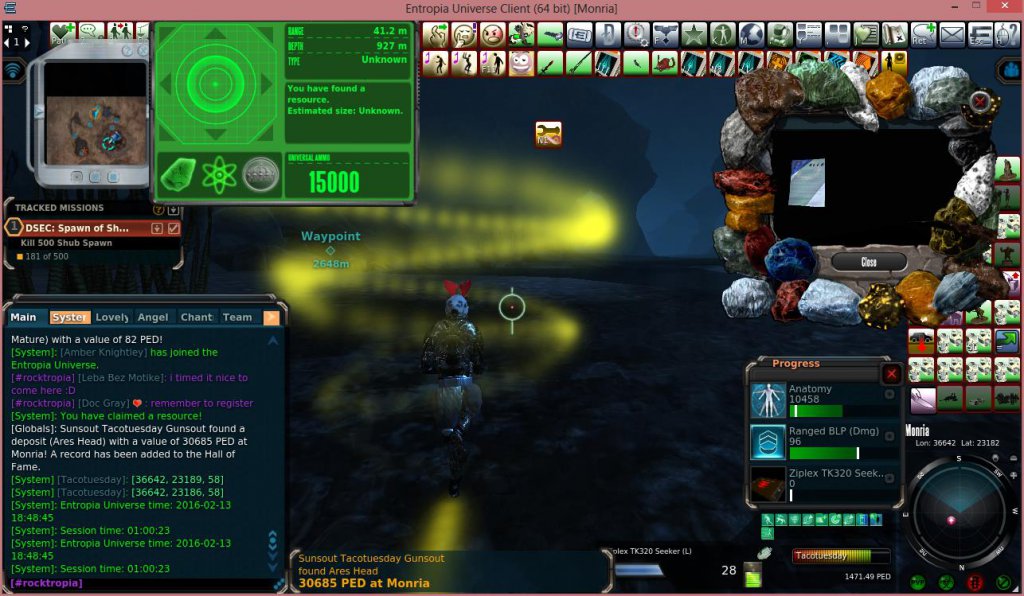This screenshot has width=1024, height=596.
Task: Close the game client window
Action: pyautogui.click(x=1003, y=8)
